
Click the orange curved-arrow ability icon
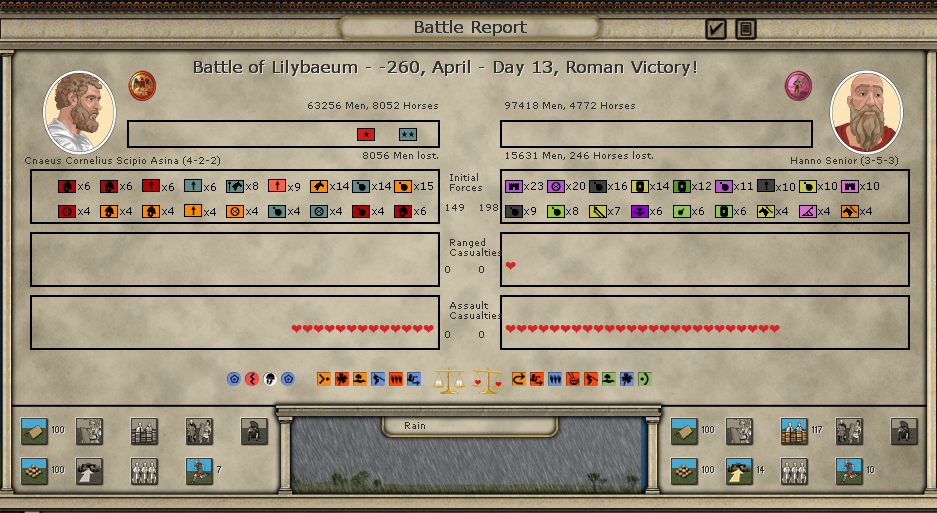(518, 379)
